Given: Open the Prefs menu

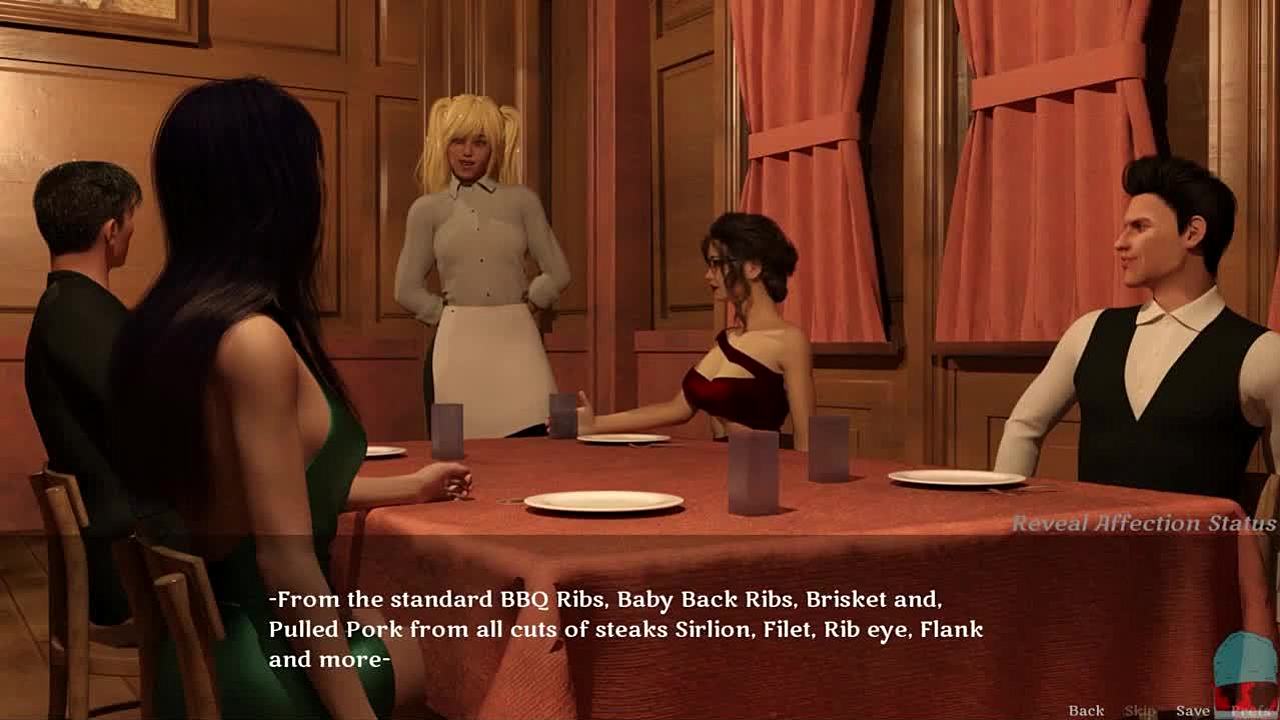Looking at the screenshot, I should coord(1250,711).
